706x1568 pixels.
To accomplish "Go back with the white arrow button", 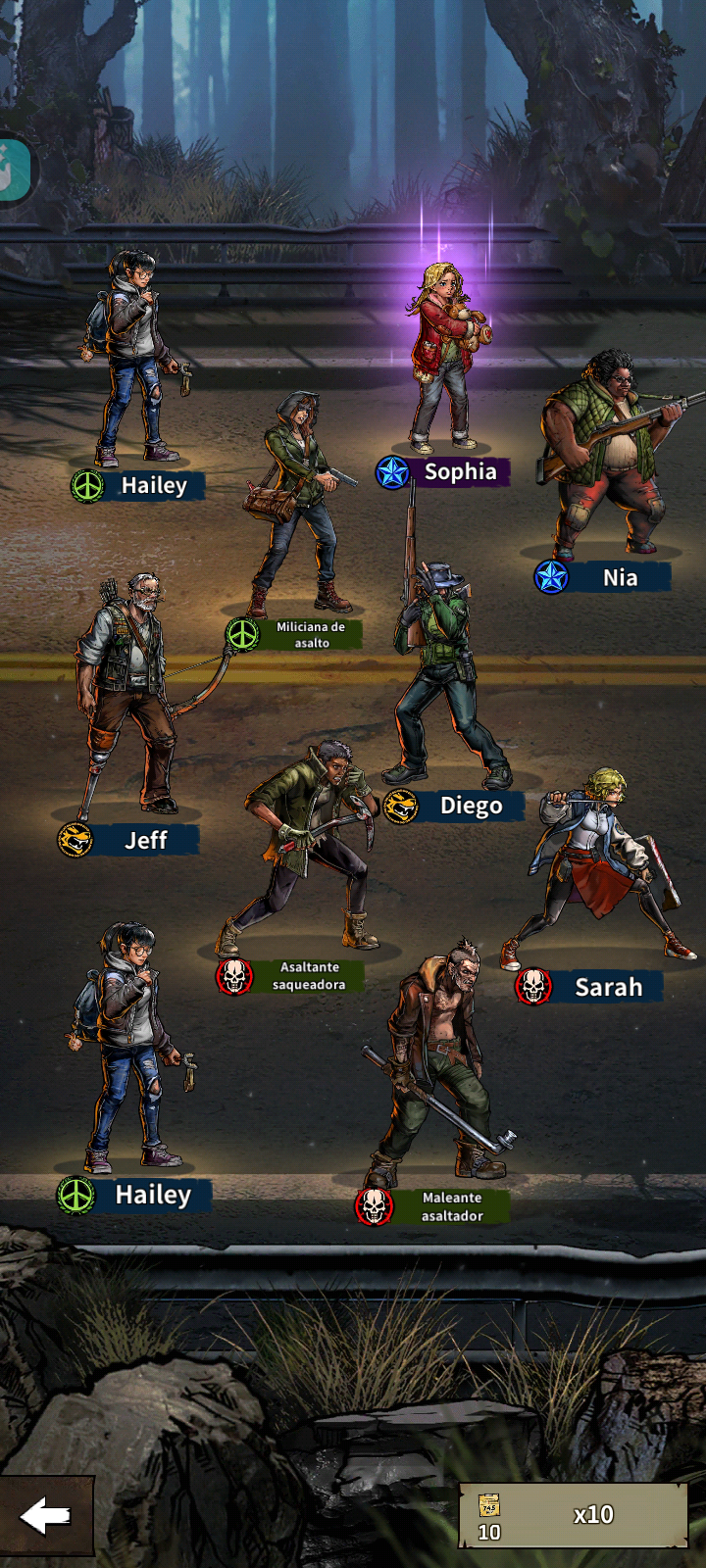I will tap(46, 1516).
